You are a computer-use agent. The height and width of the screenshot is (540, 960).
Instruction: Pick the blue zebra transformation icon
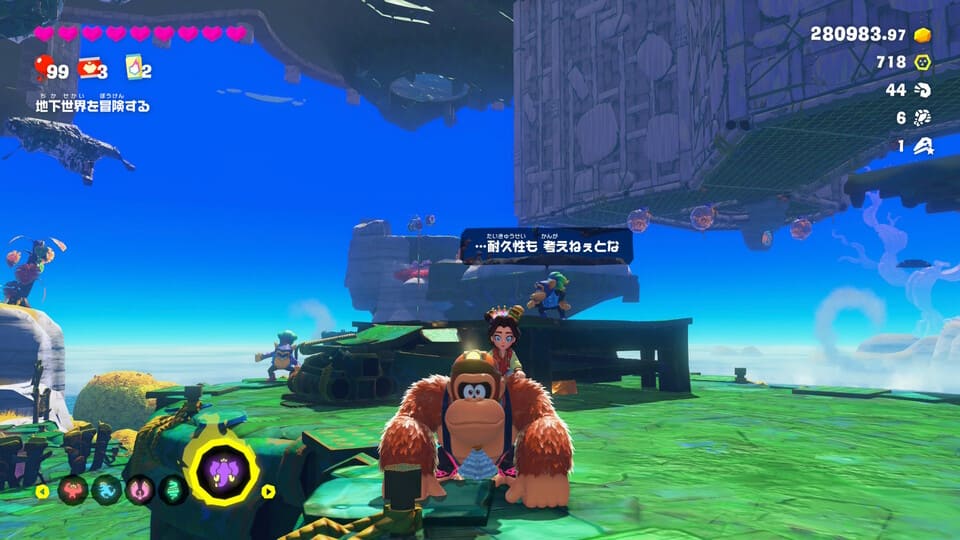[106, 490]
